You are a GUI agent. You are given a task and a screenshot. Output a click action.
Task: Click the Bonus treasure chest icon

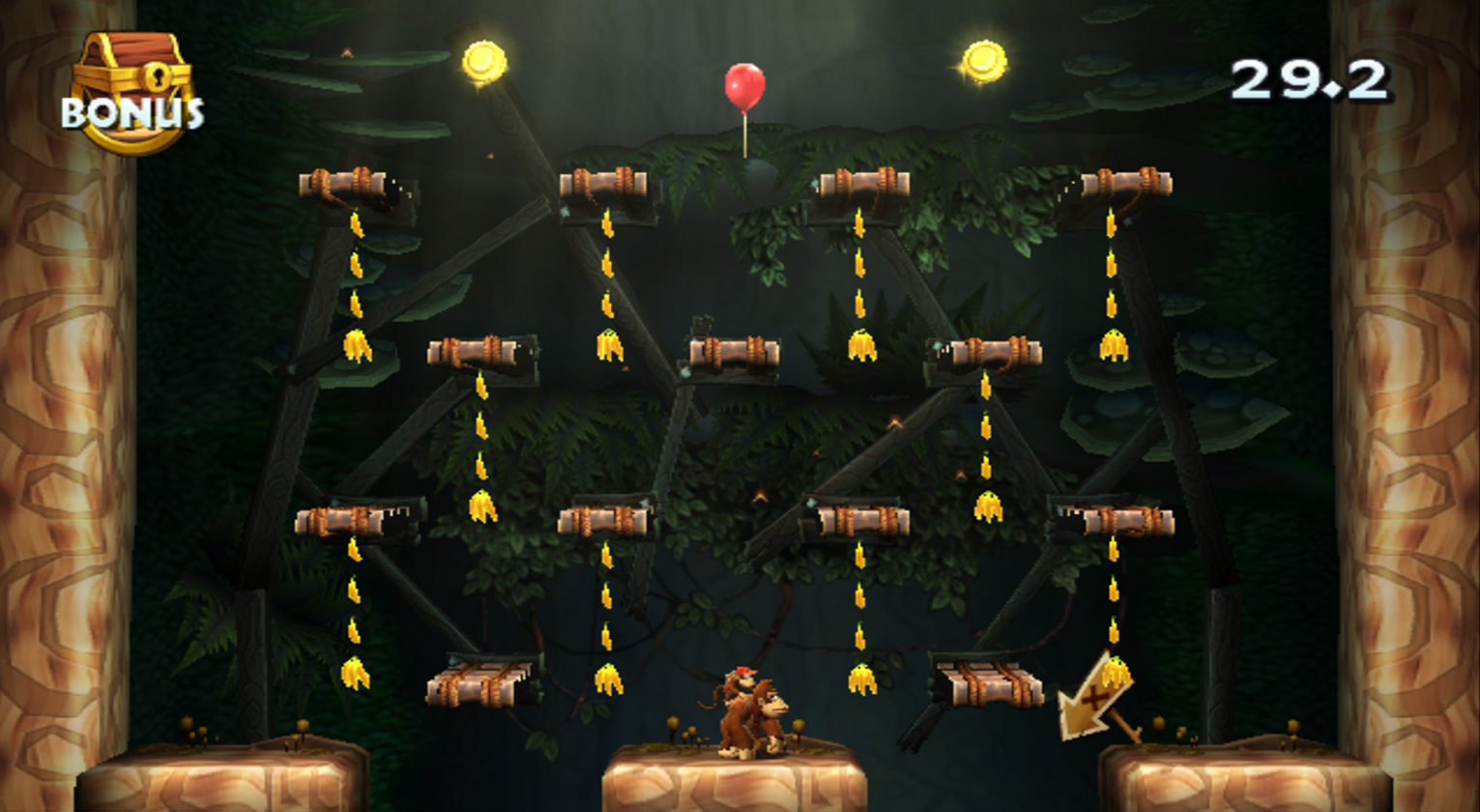(x=131, y=89)
